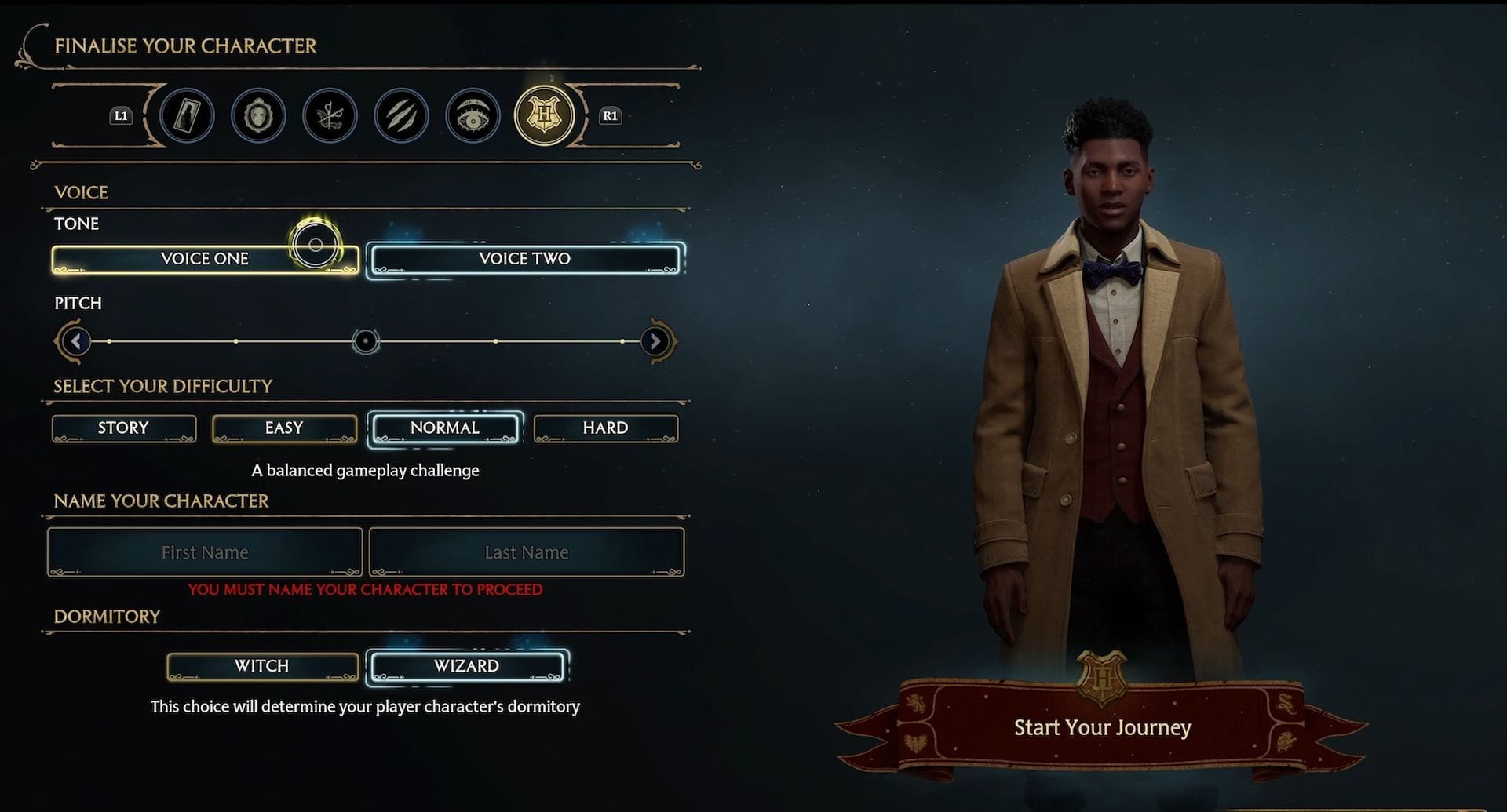Select the eye customization icon
This screenshot has height=812, width=1507.
click(473, 115)
